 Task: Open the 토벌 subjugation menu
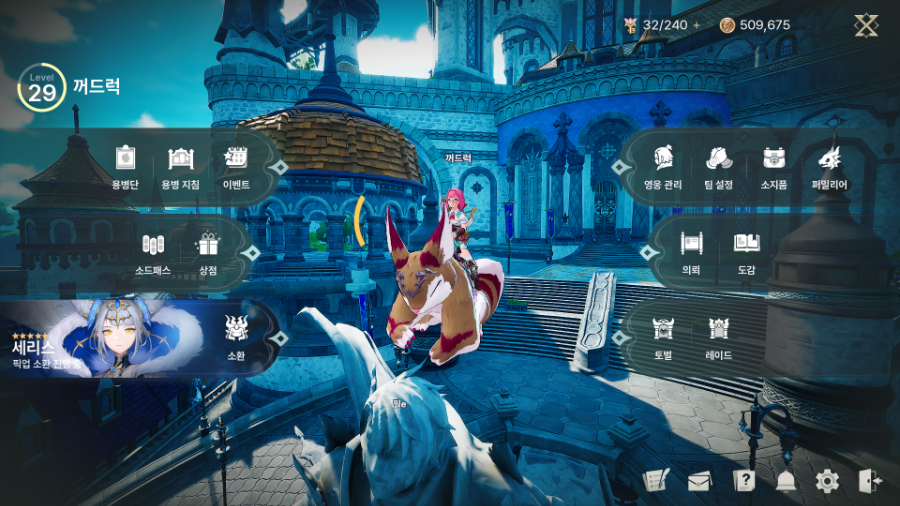(663, 334)
